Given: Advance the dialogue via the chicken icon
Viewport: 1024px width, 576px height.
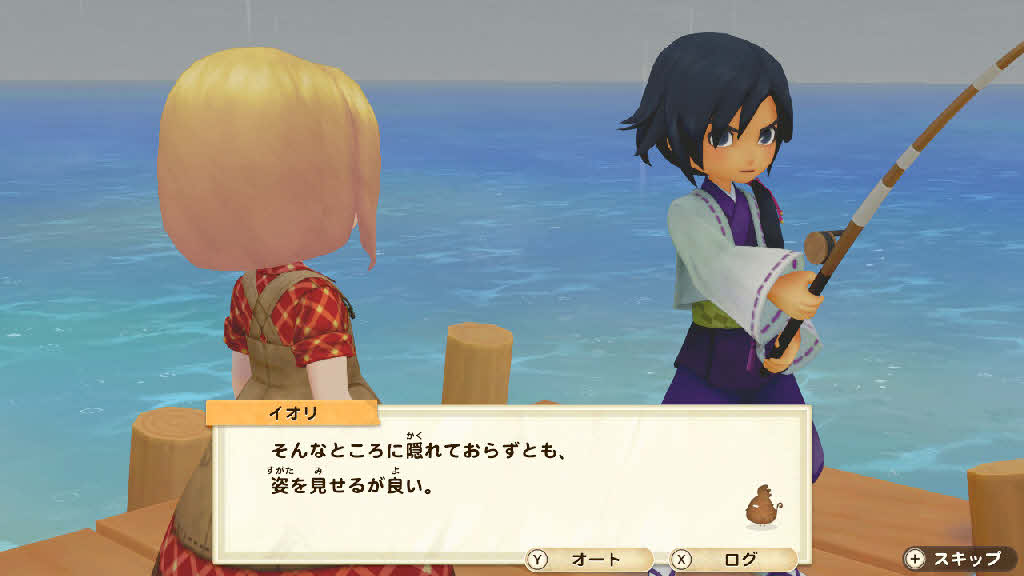Looking at the screenshot, I should (761, 505).
